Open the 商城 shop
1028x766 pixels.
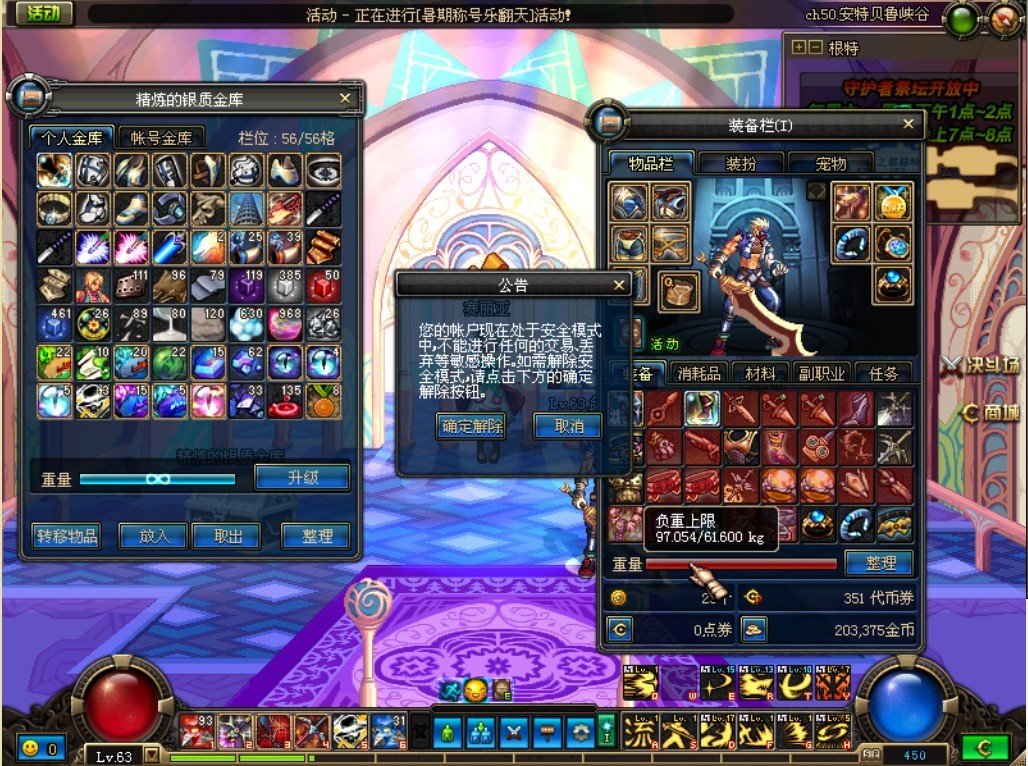pos(992,412)
